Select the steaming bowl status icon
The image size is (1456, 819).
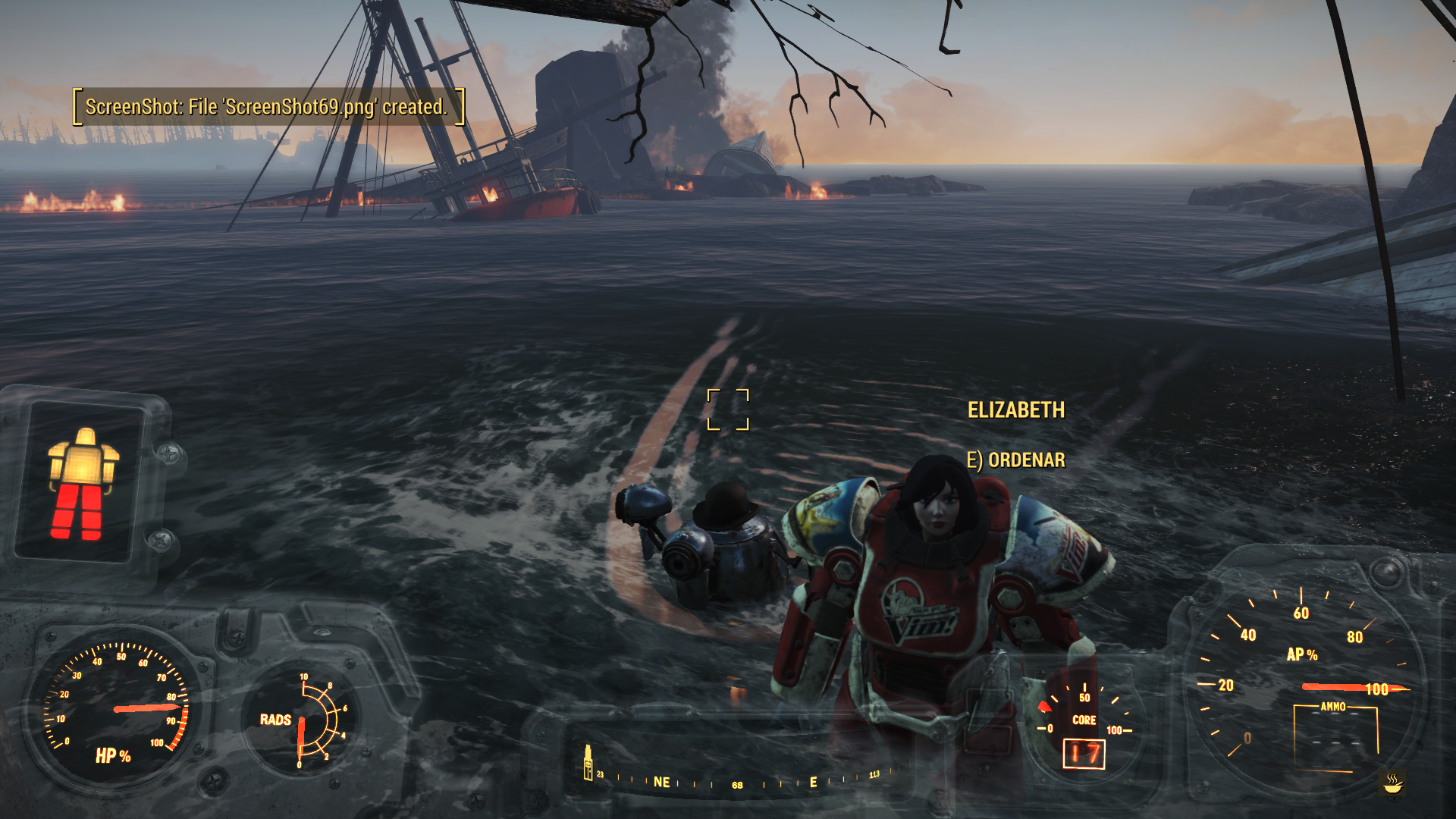coord(1392,783)
